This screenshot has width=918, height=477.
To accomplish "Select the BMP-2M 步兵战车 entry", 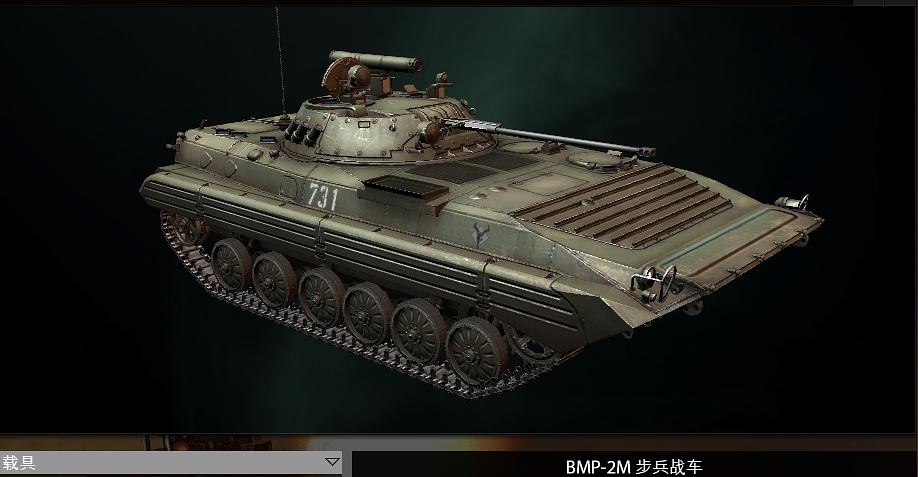I will (x=634, y=466).
